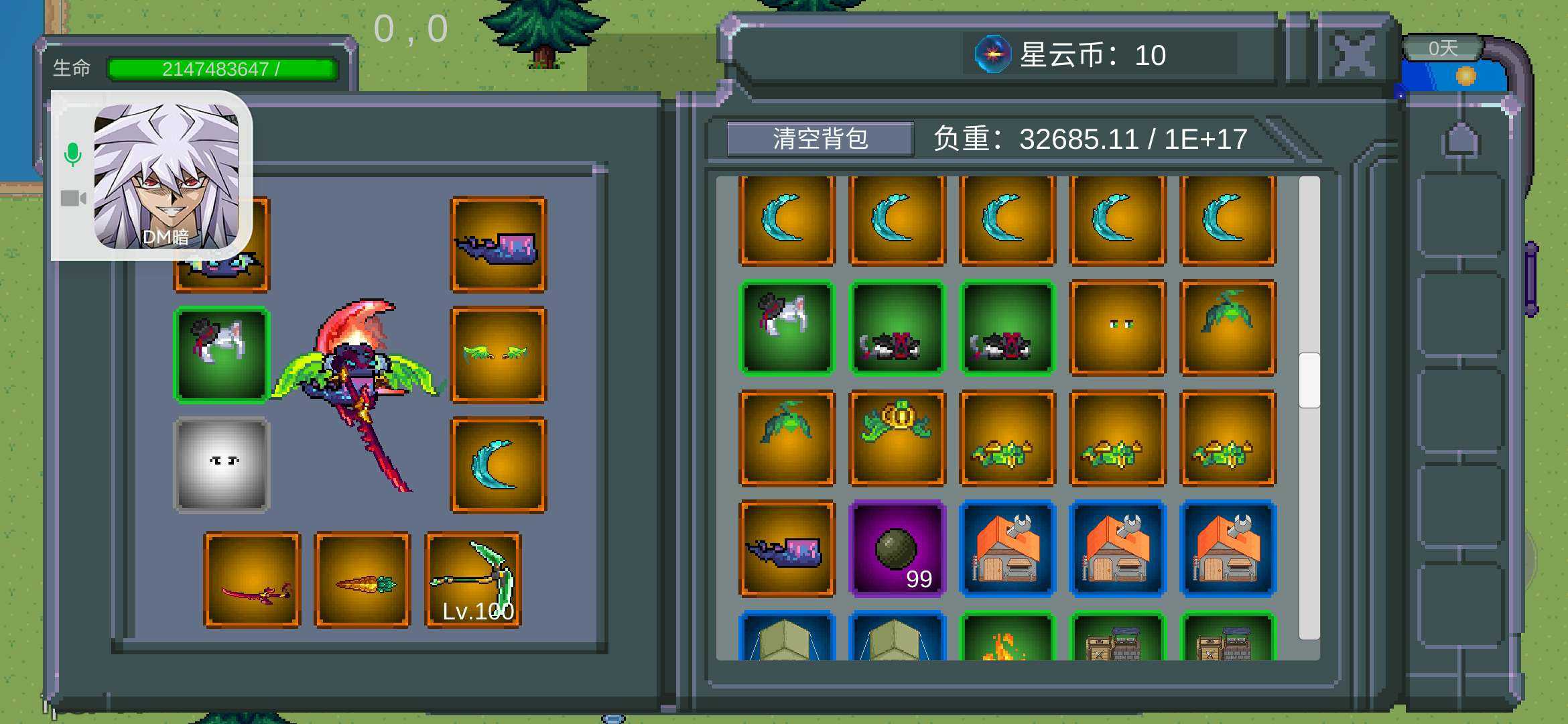The height and width of the screenshot is (724, 1568).
Task: Toggle the video camera icon below microphone
Action: pos(74,198)
